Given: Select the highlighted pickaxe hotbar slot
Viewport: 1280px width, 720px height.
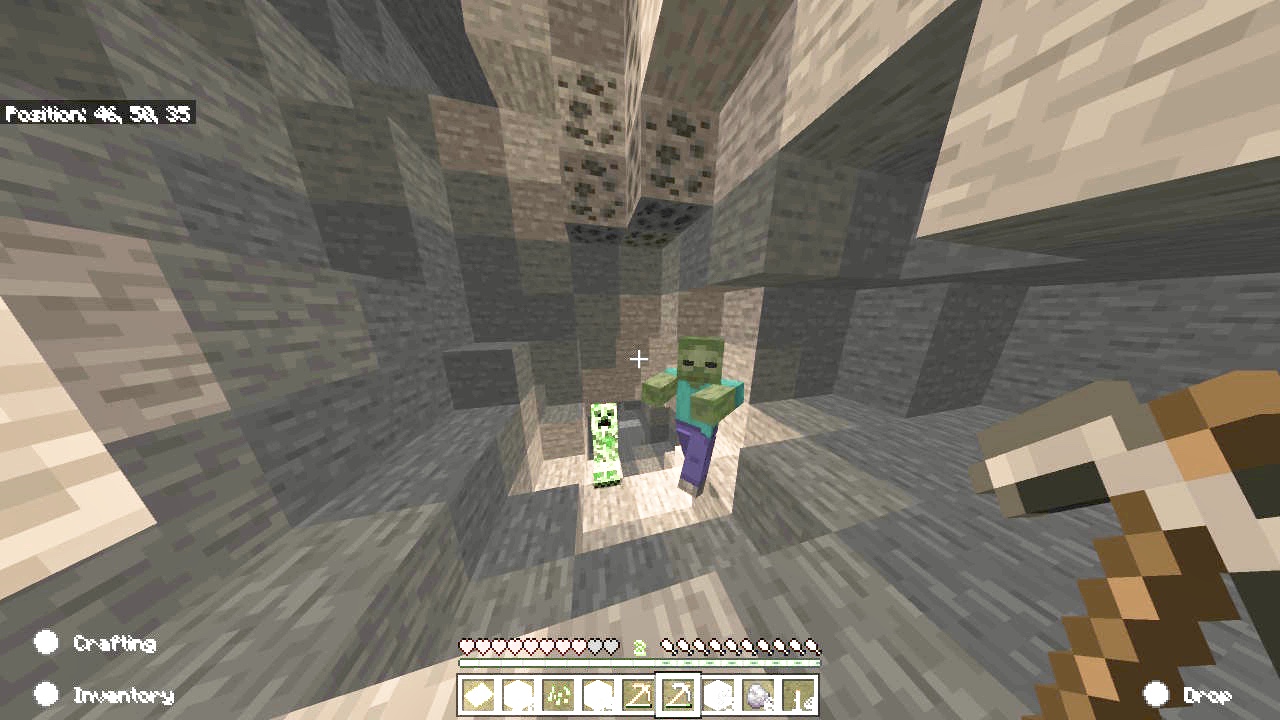Looking at the screenshot, I should click(678, 695).
